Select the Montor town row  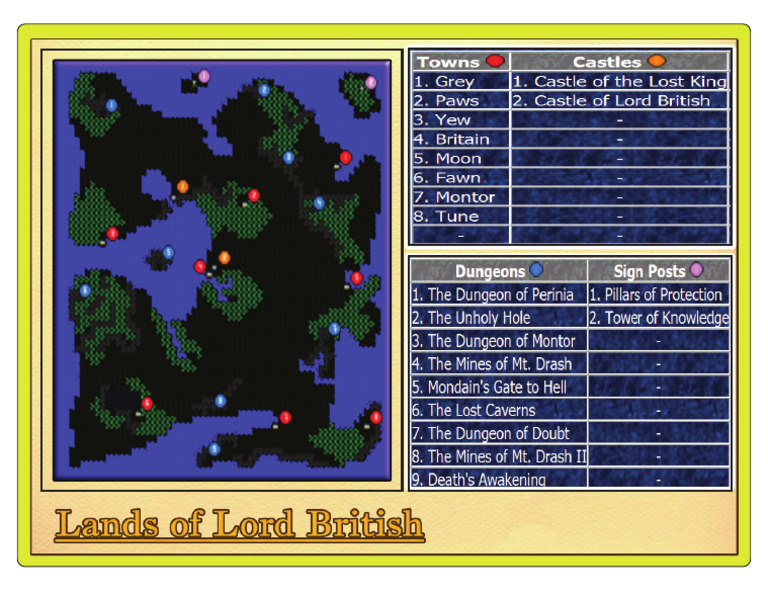point(453,197)
